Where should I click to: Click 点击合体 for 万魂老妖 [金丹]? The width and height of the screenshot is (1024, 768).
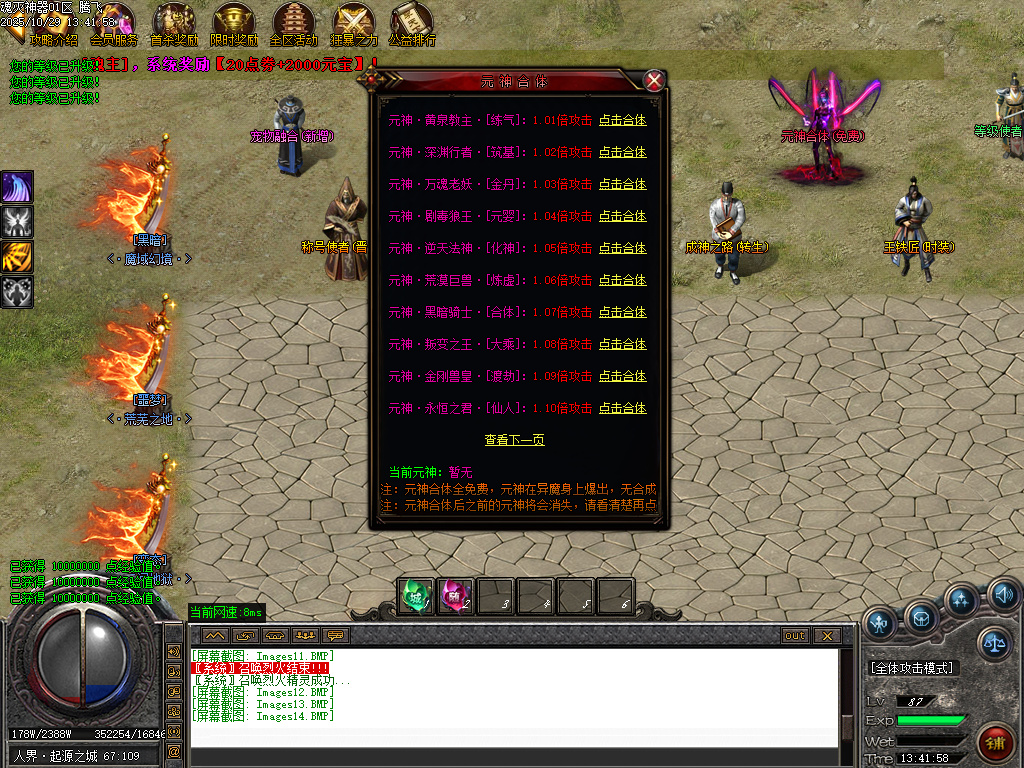click(x=622, y=185)
